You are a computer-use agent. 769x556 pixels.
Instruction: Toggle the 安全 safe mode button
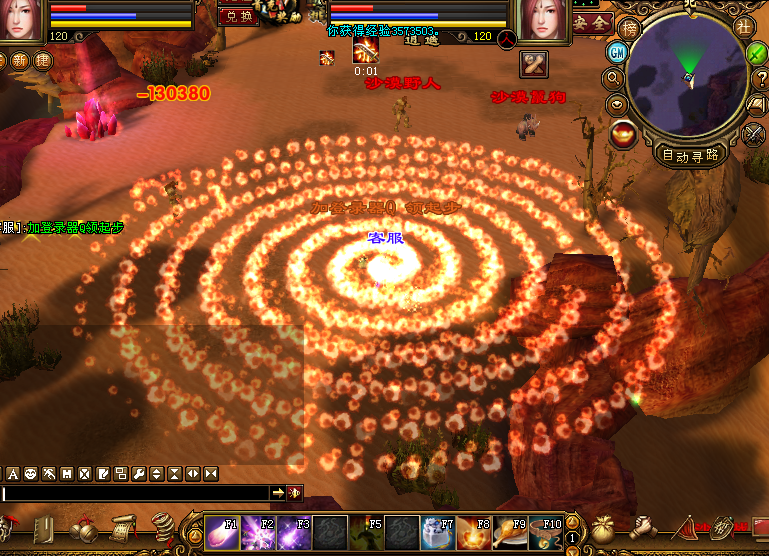point(593,22)
